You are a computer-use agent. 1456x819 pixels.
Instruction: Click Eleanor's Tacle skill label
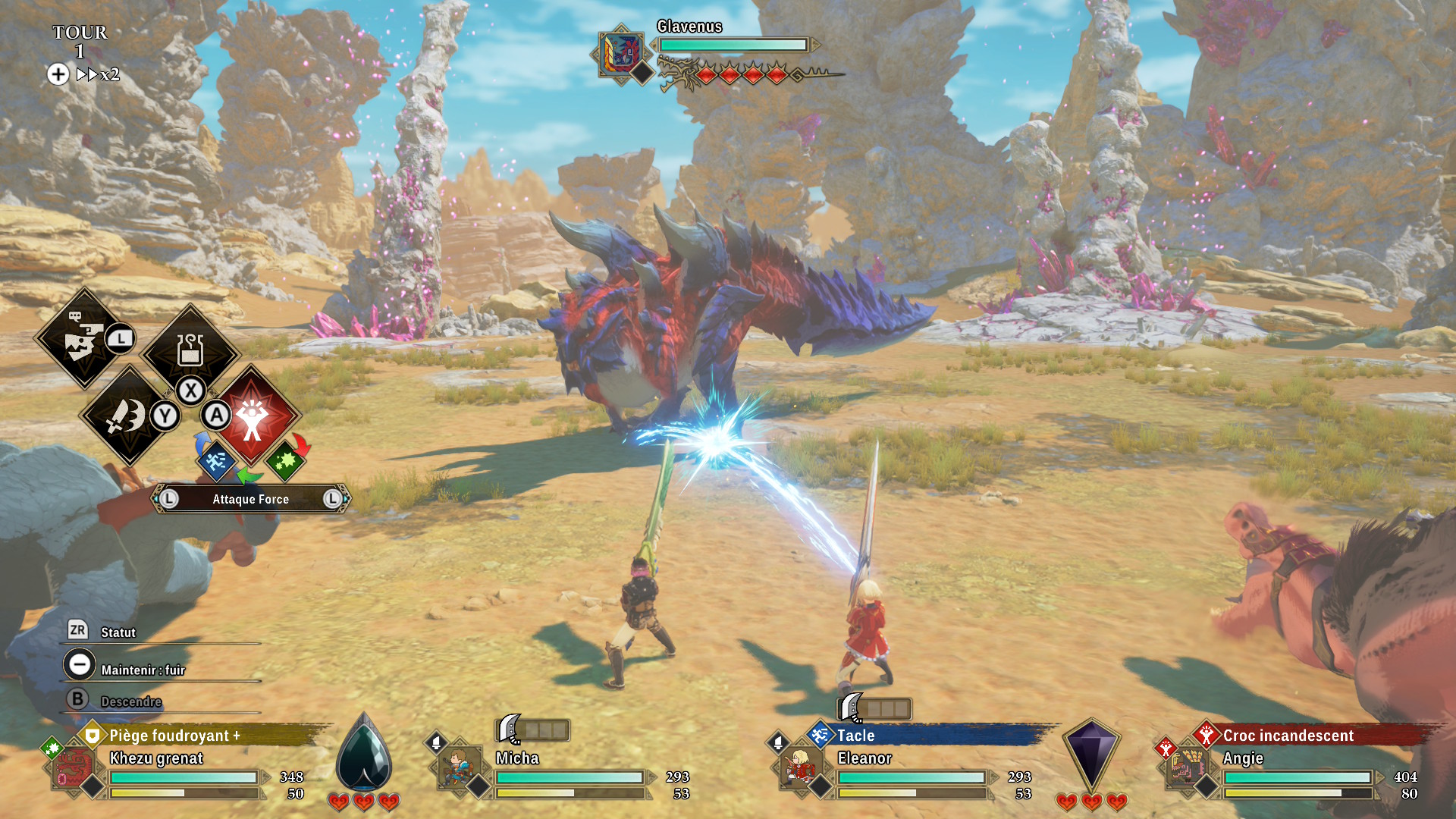pyautogui.click(x=855, y=736)
